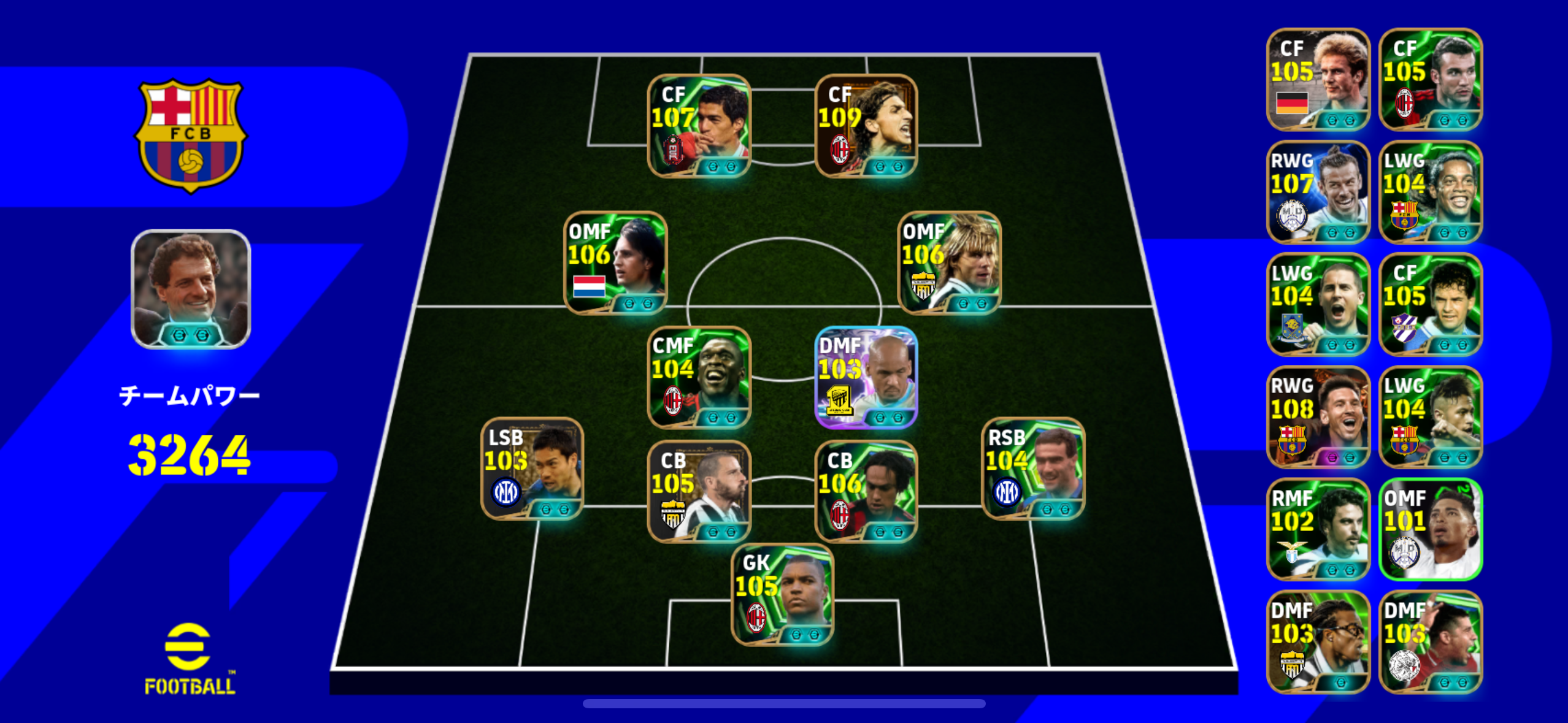This screenshot has width=1568, height=723.
Task: Select the CF 109 striker card
Action: pyautogui.click(x=866, y=126)
